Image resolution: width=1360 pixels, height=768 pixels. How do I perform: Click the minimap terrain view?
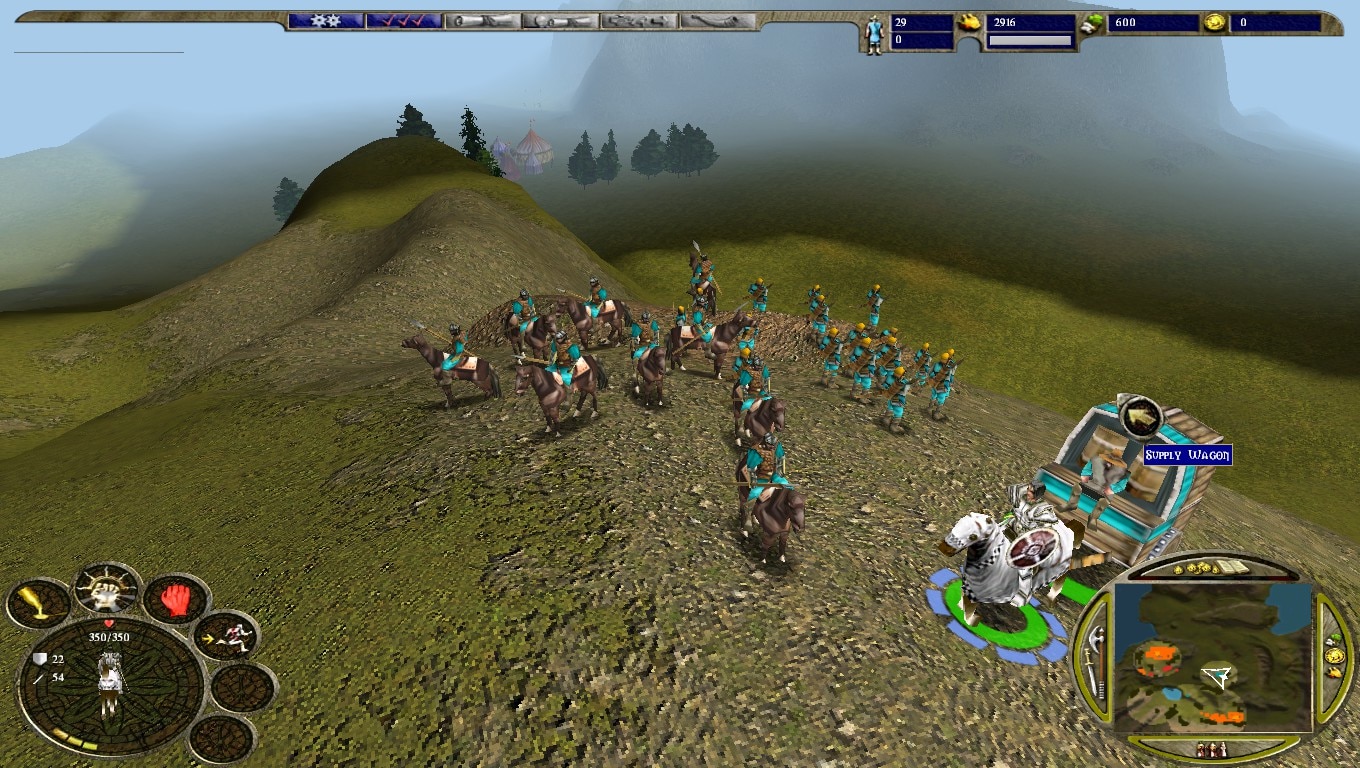tap(1212, 657)
